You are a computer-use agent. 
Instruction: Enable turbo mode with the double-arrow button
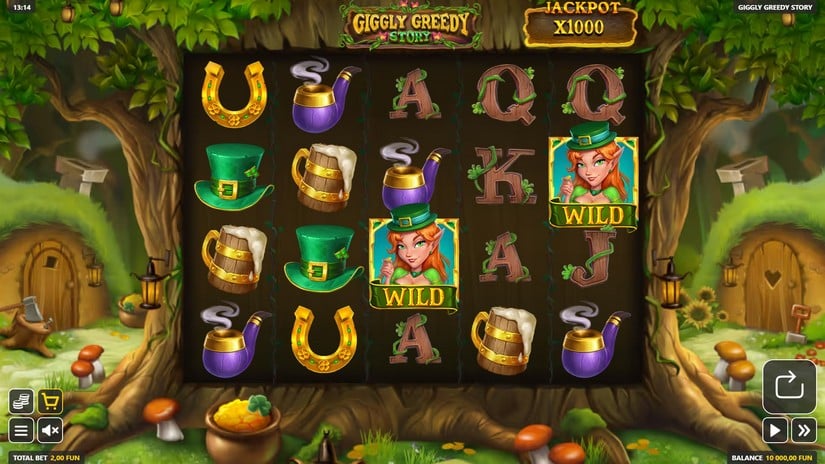tap(804, 431)
